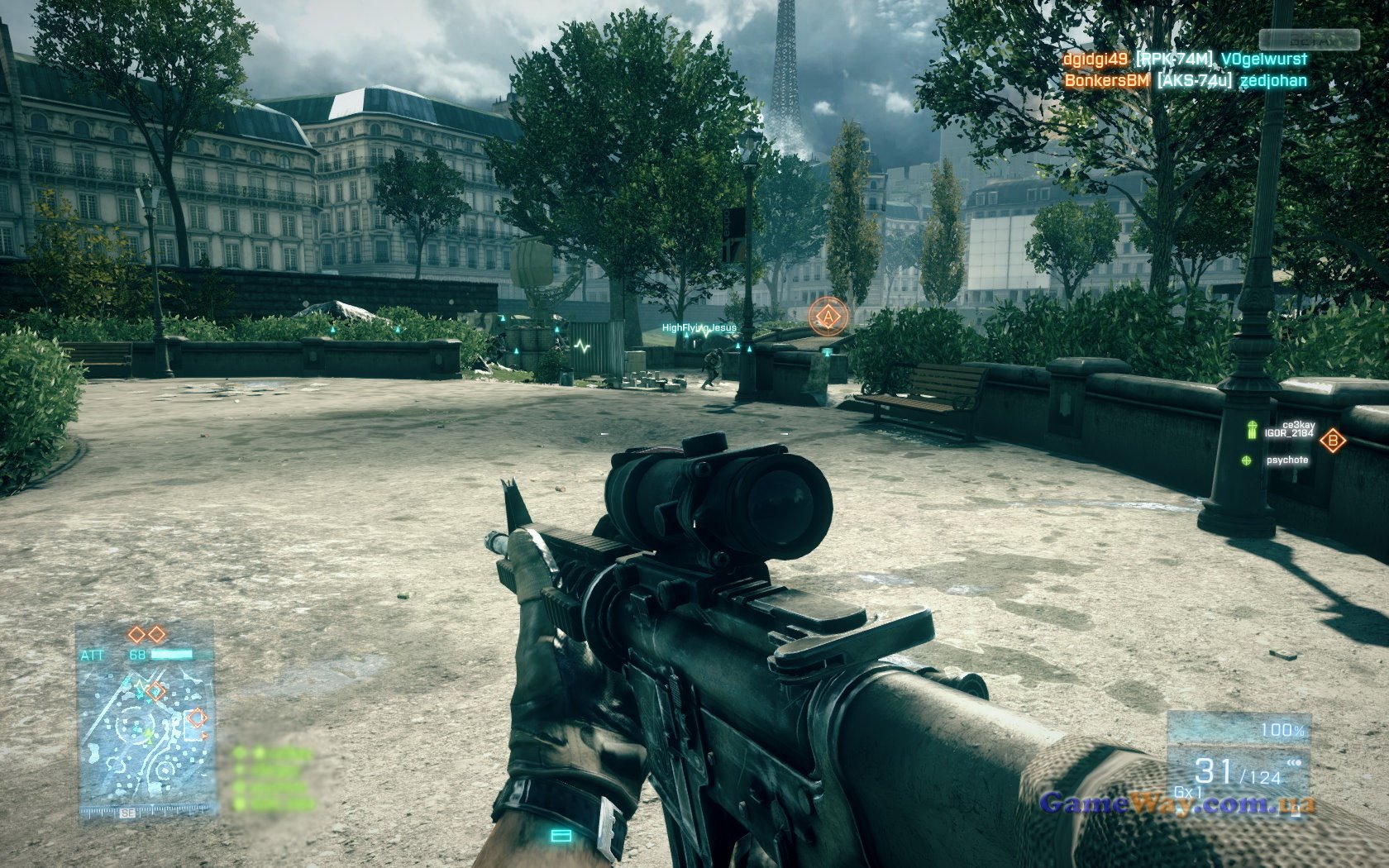Click the blurred green squad member list
Viewport: 1389px width, 868px height.
[274, 779]
